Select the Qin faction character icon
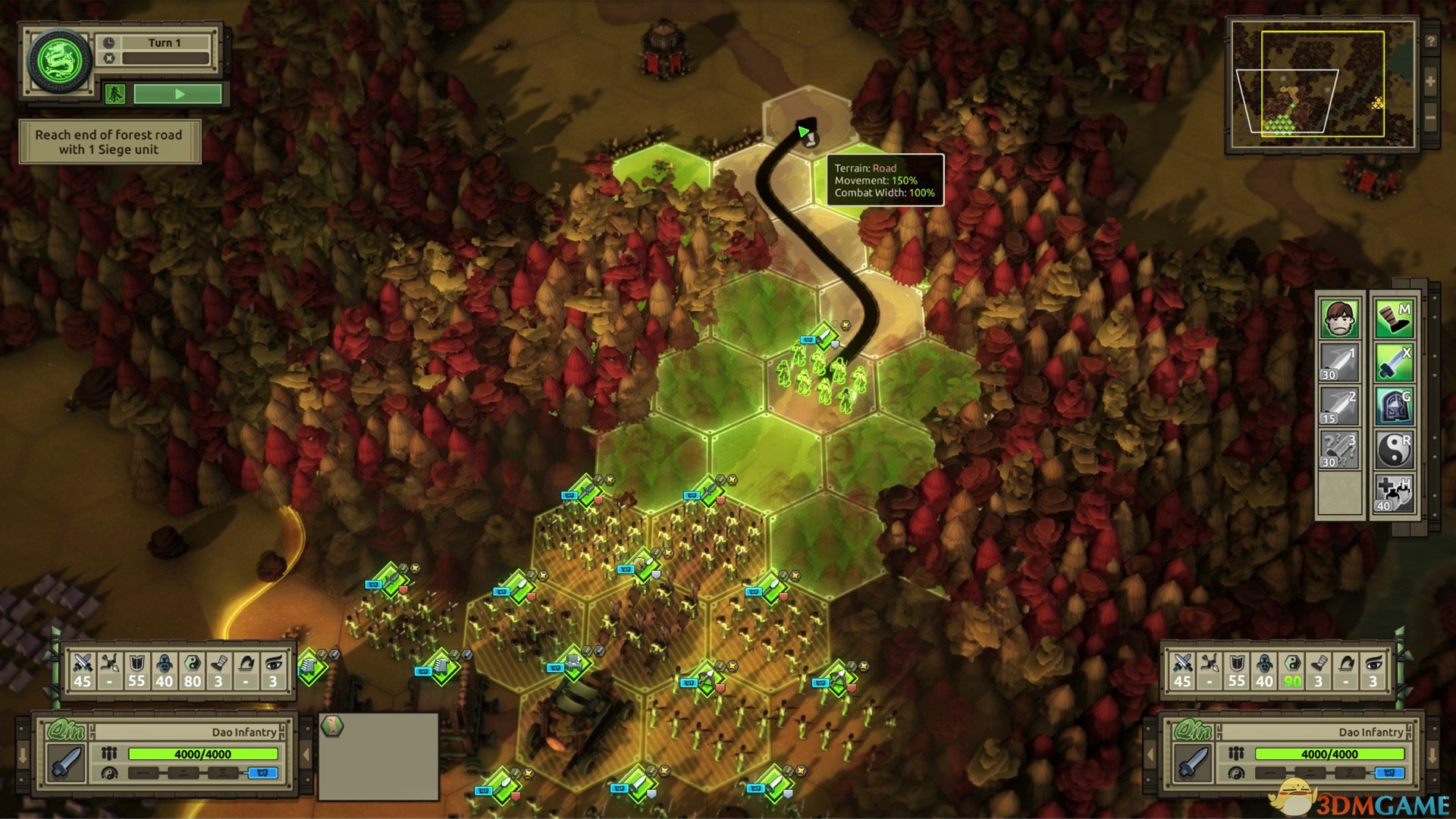The width and height of the screenshot is (1456, 819). coord(115,94)
